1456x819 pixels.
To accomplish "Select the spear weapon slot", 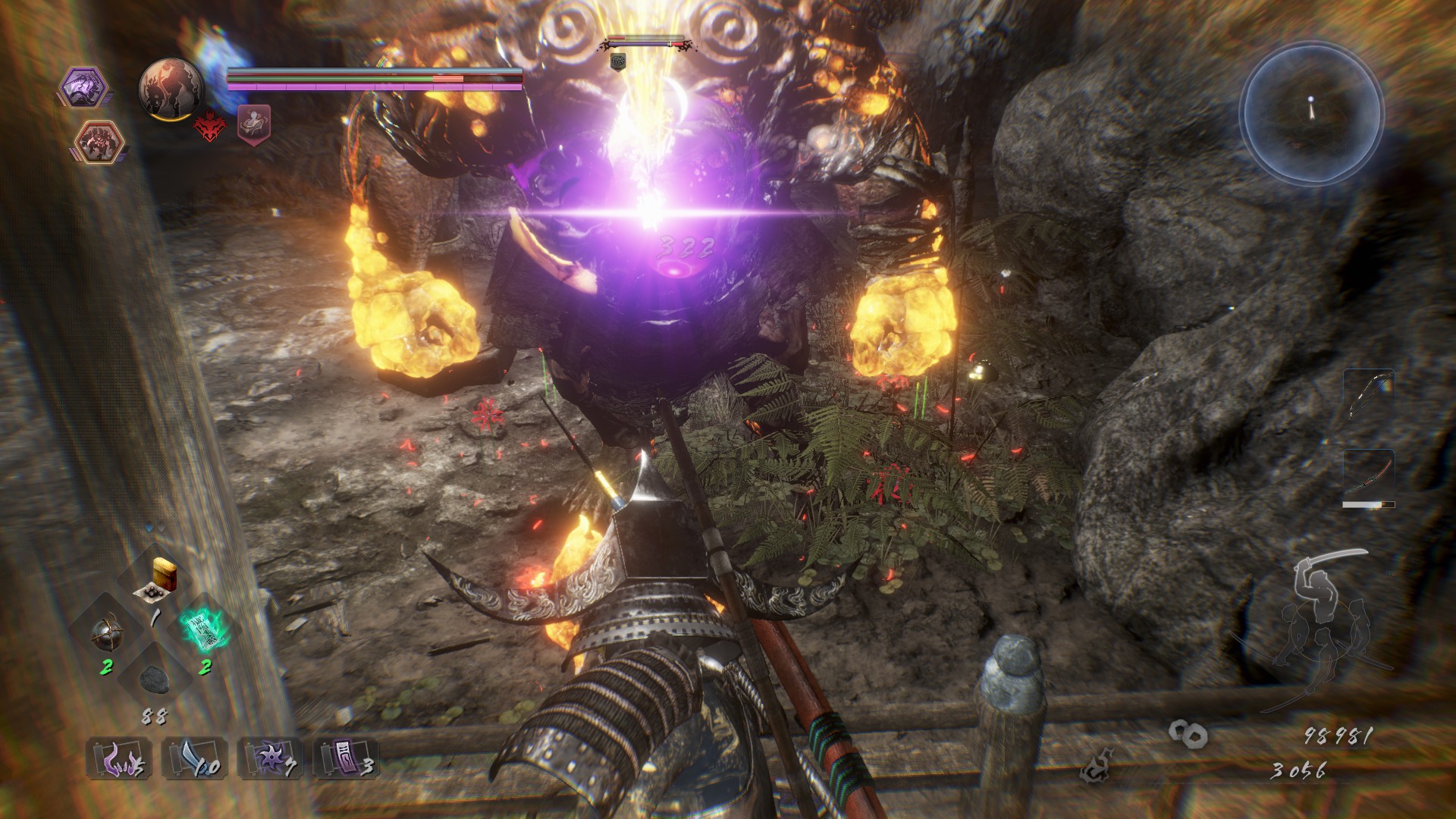I will click(1369, 475).
